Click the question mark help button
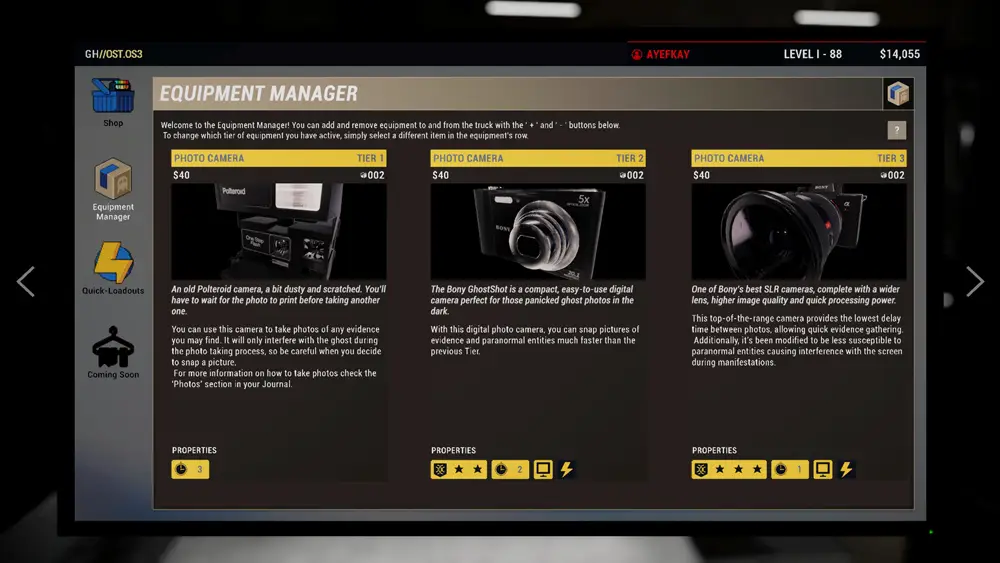 897,130
